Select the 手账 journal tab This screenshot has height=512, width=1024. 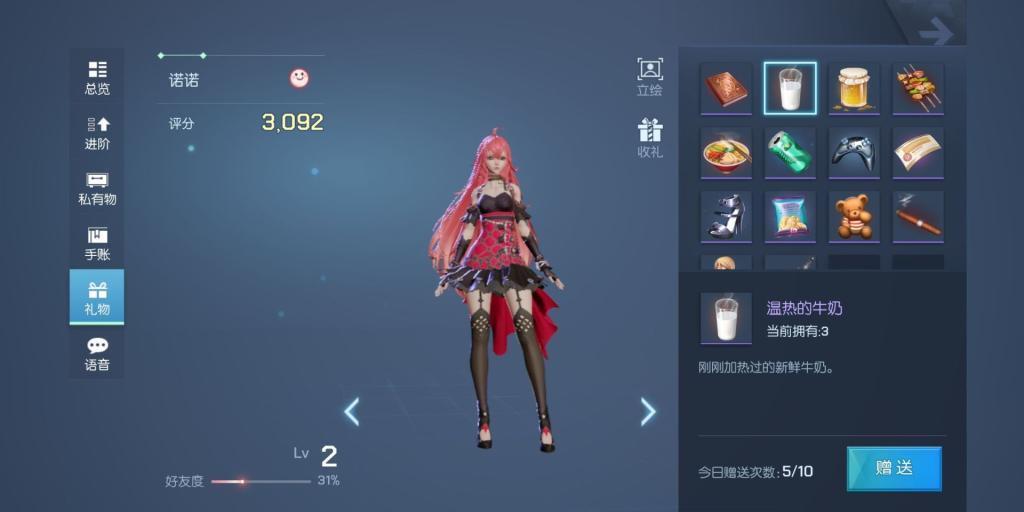(x=97, y=243)
